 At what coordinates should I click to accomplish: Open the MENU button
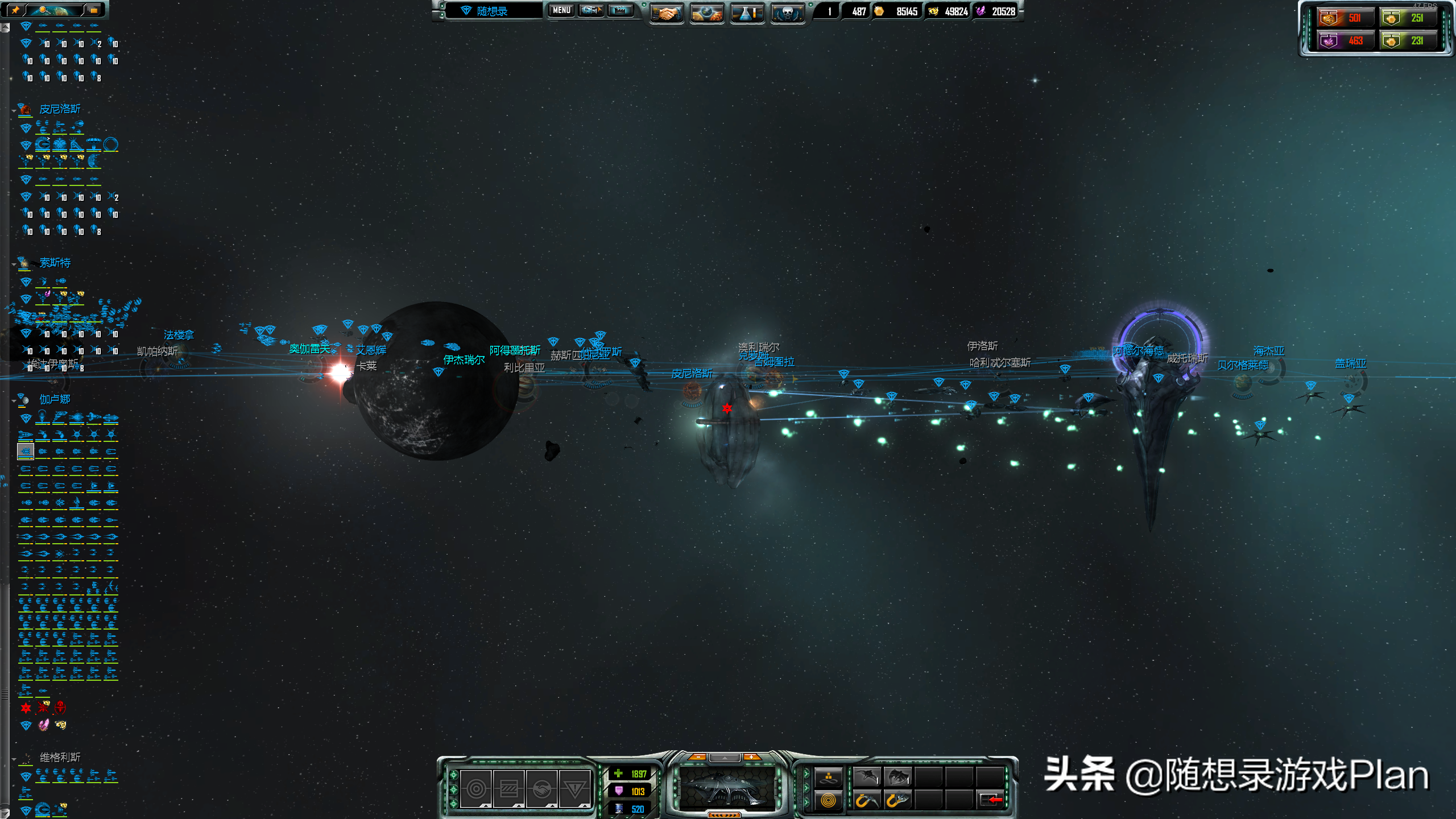click(561, 10)
